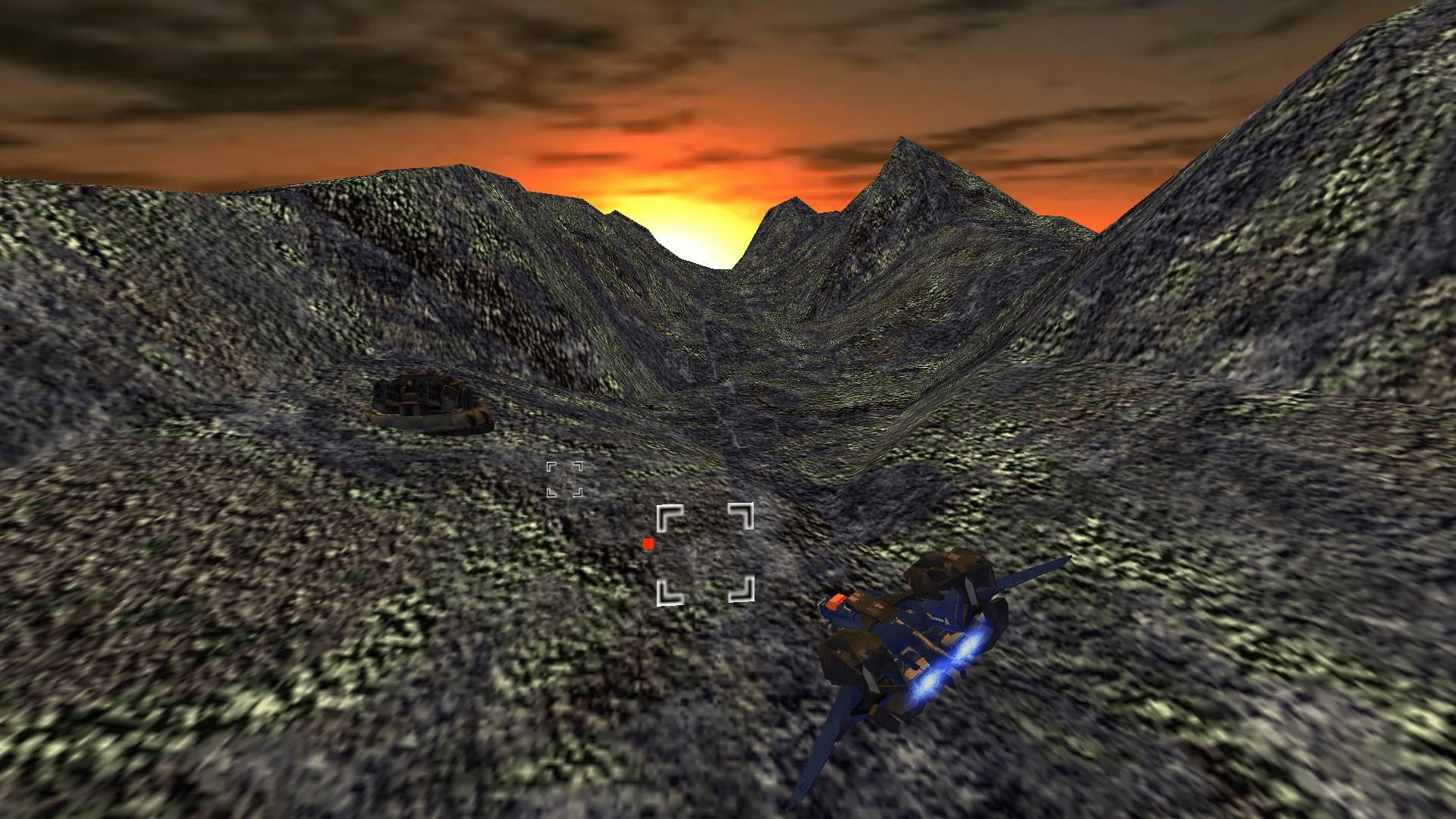1456x819 pixels.
Task: Select the small secondary reticle
Action: pyautogui.click(x=565, y=478)
